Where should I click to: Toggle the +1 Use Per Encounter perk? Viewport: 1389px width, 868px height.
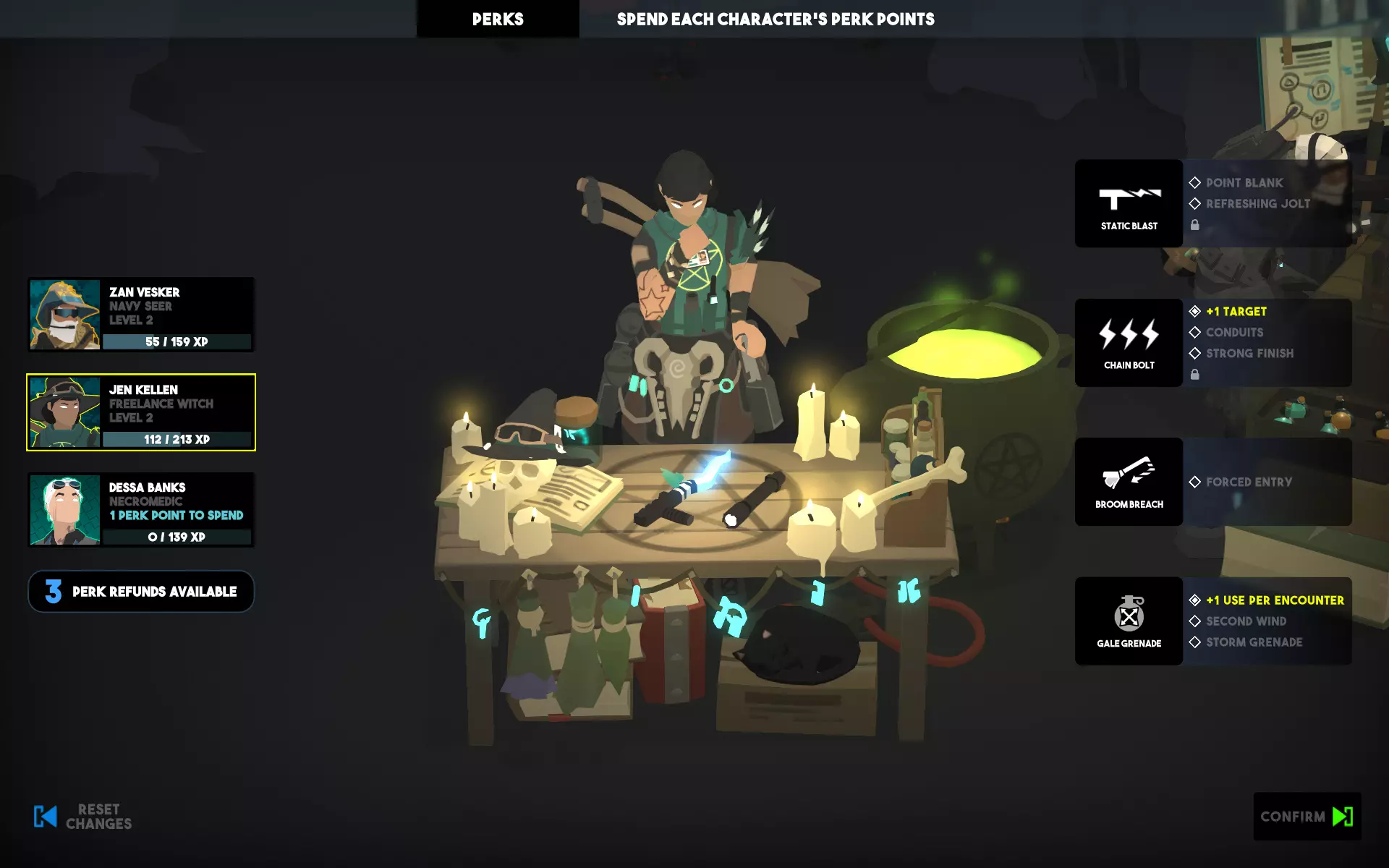tap(1274, 600)
